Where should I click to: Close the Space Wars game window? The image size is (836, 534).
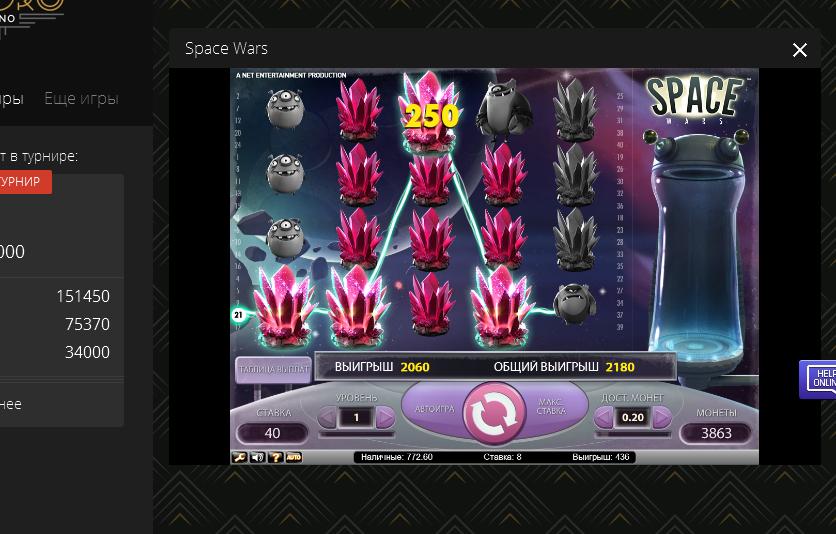click(800, 50)
